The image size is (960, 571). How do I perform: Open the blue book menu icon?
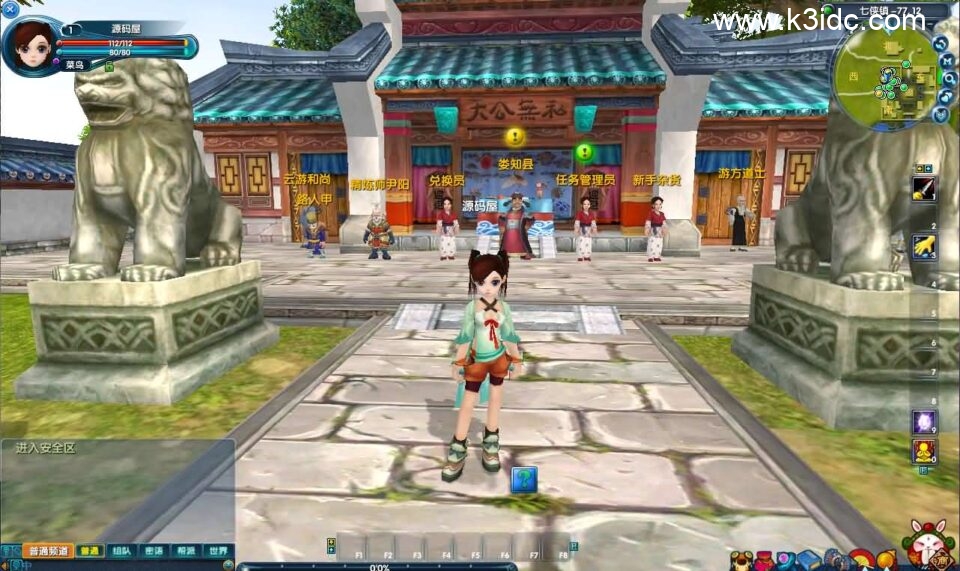tap(808, 560)
